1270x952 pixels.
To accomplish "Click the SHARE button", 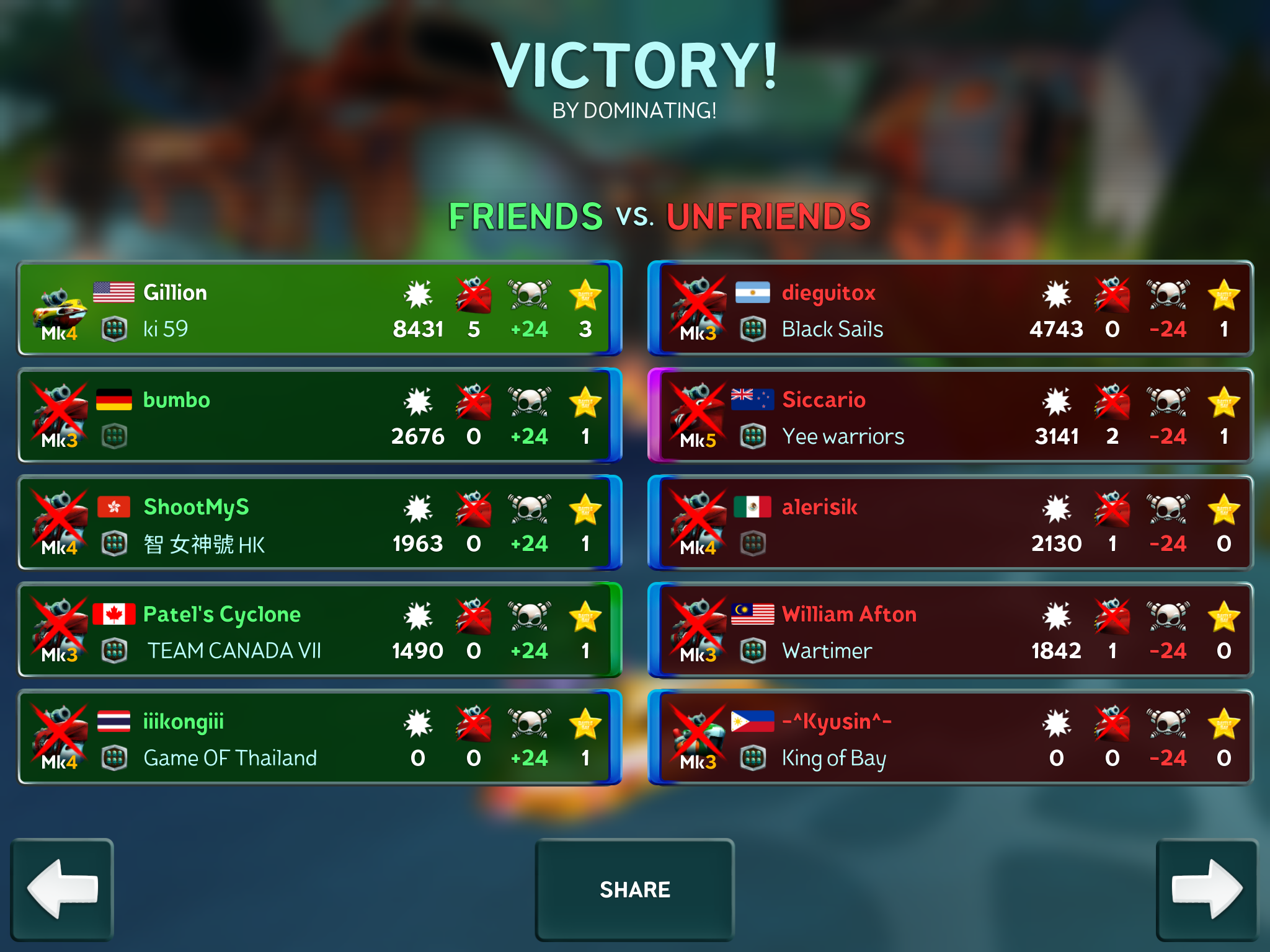I will coord(634,889).
